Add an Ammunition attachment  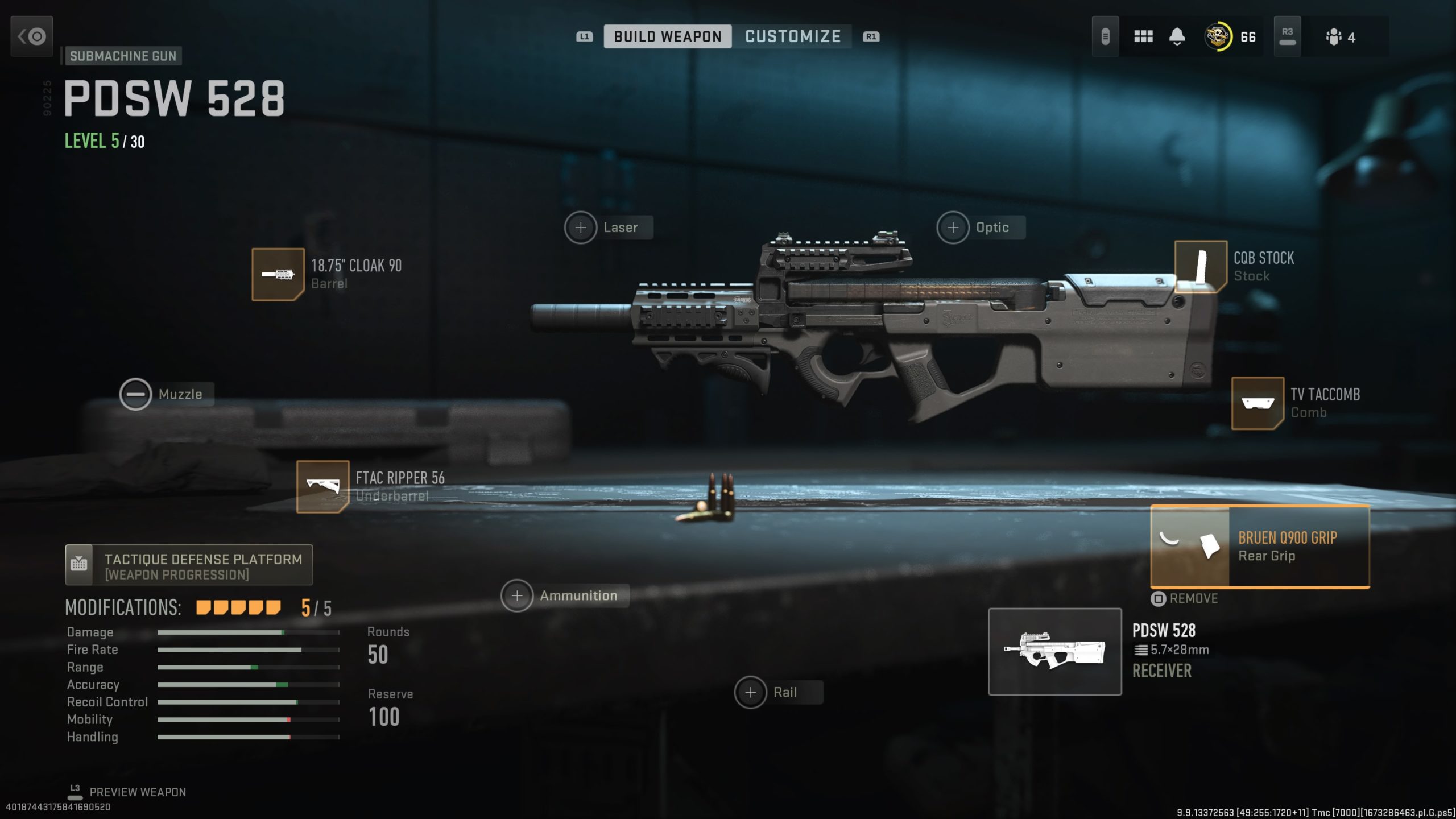[517, 595]
